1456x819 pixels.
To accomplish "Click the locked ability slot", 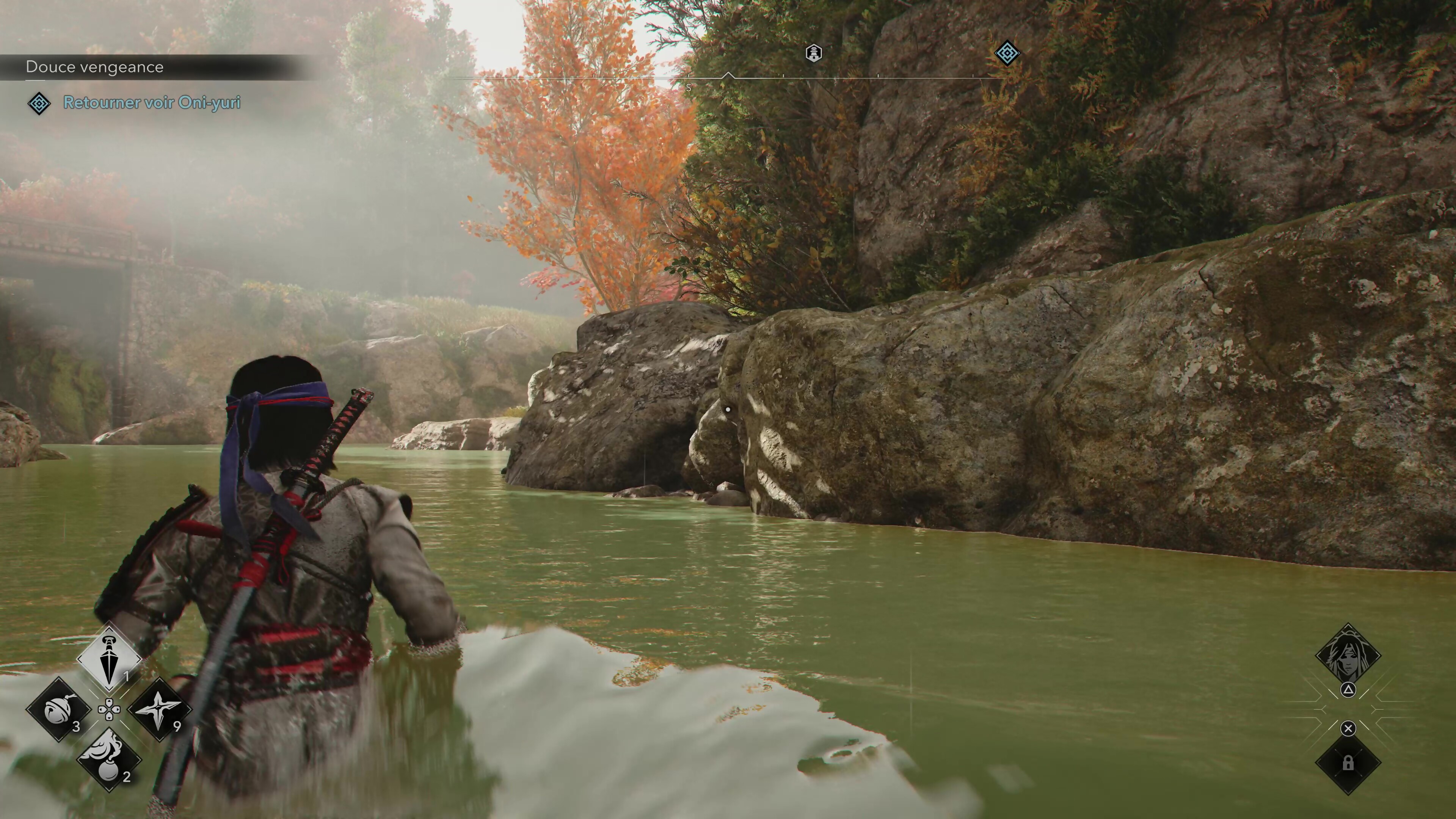I will pos(1348,764).
